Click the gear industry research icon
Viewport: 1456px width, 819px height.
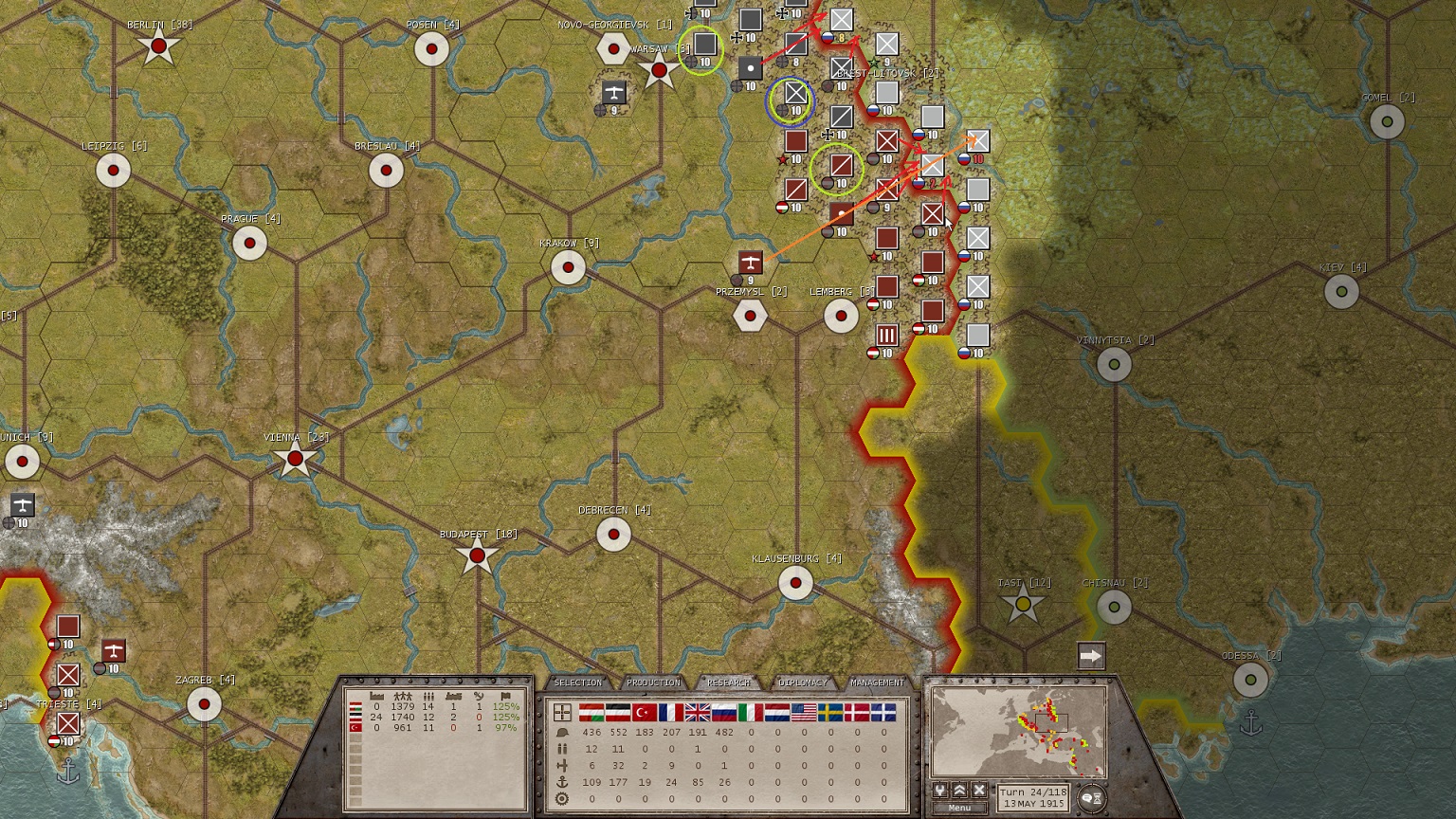coord(562,797)
